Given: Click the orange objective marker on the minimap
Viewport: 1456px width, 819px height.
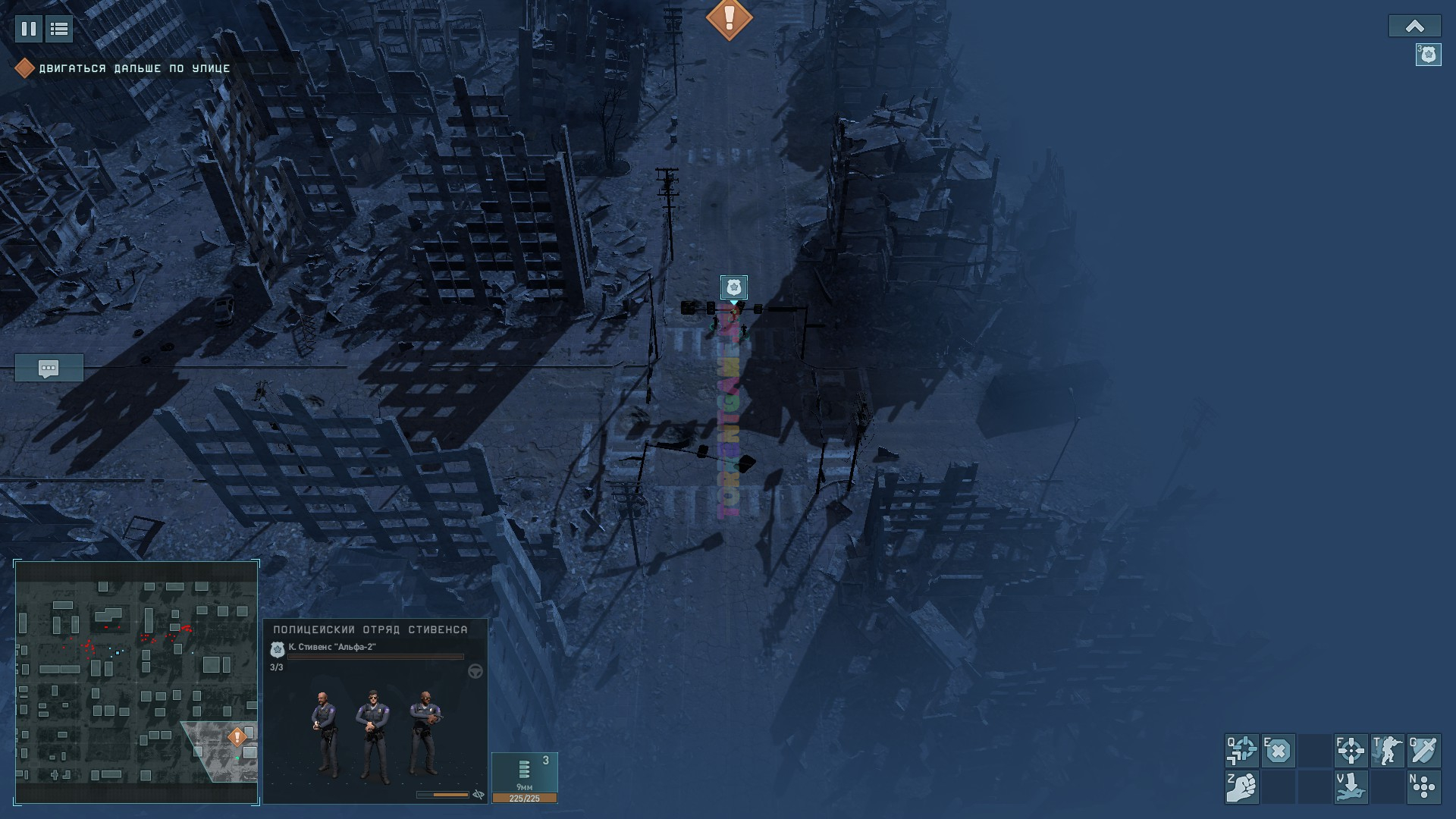Looking at the screenshot, I should pos(237,736).
